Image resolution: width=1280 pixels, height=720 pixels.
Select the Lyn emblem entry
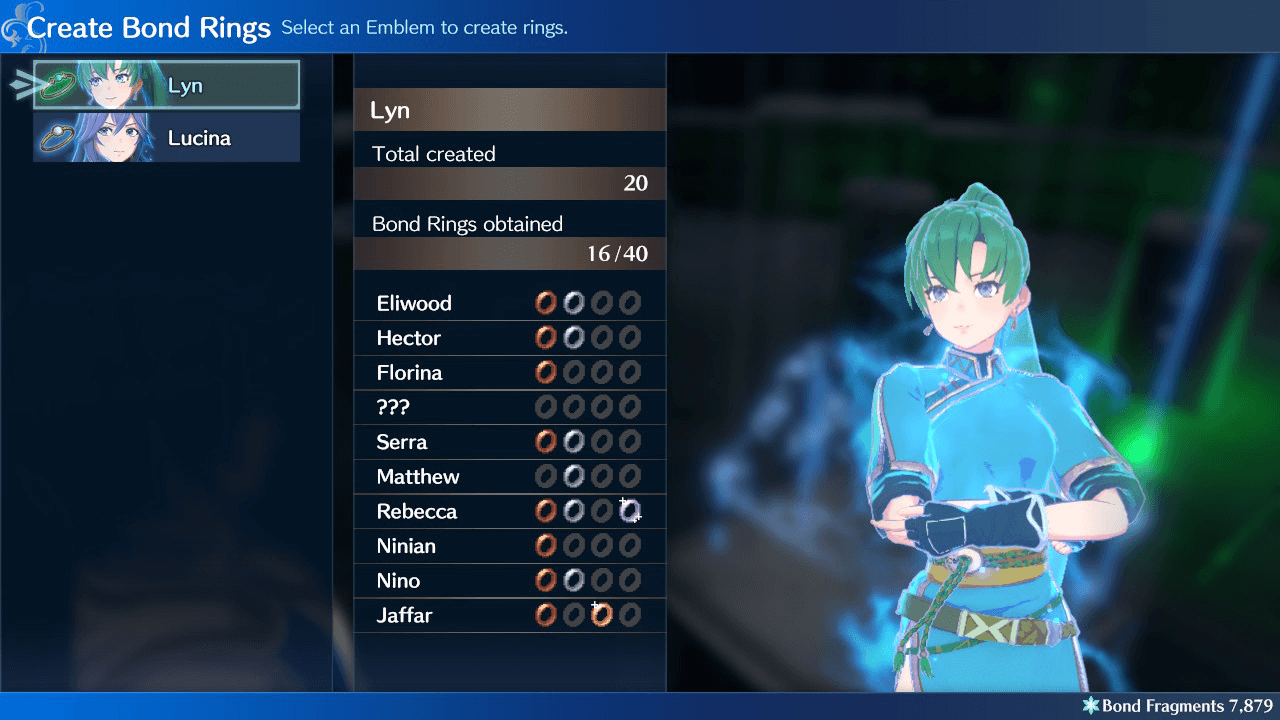(165, 84)
